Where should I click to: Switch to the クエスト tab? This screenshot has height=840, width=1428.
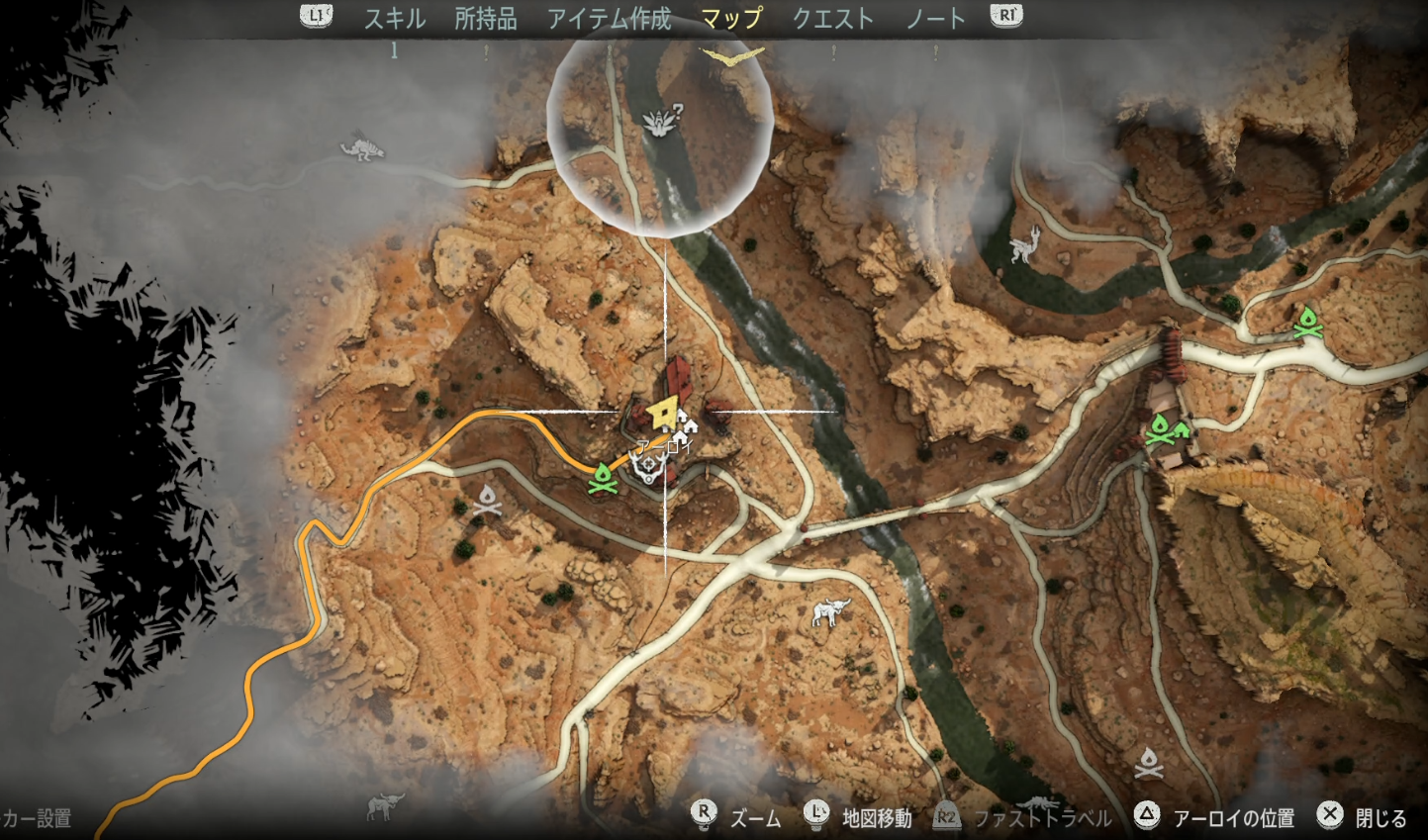[832, 17]
